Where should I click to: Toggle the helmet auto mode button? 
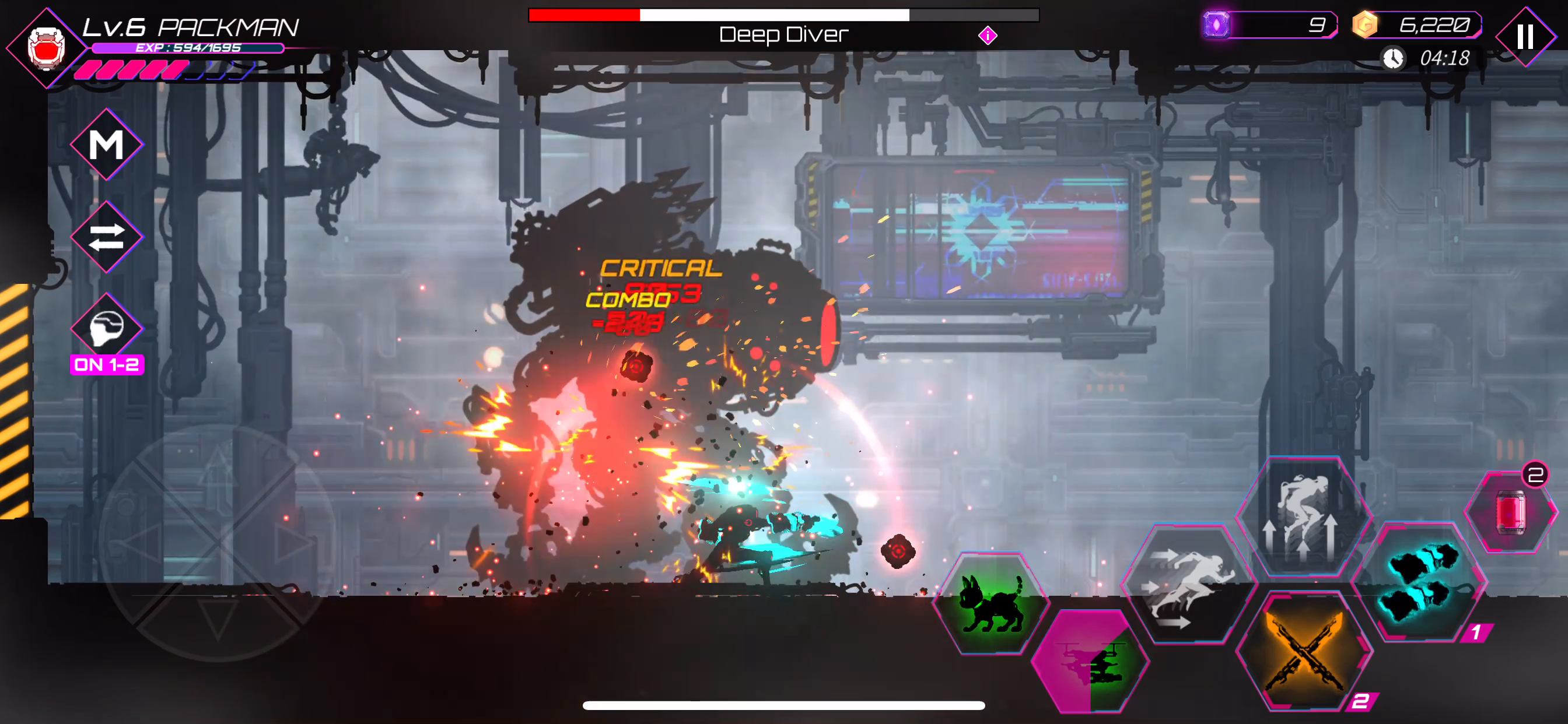(107, 329)
